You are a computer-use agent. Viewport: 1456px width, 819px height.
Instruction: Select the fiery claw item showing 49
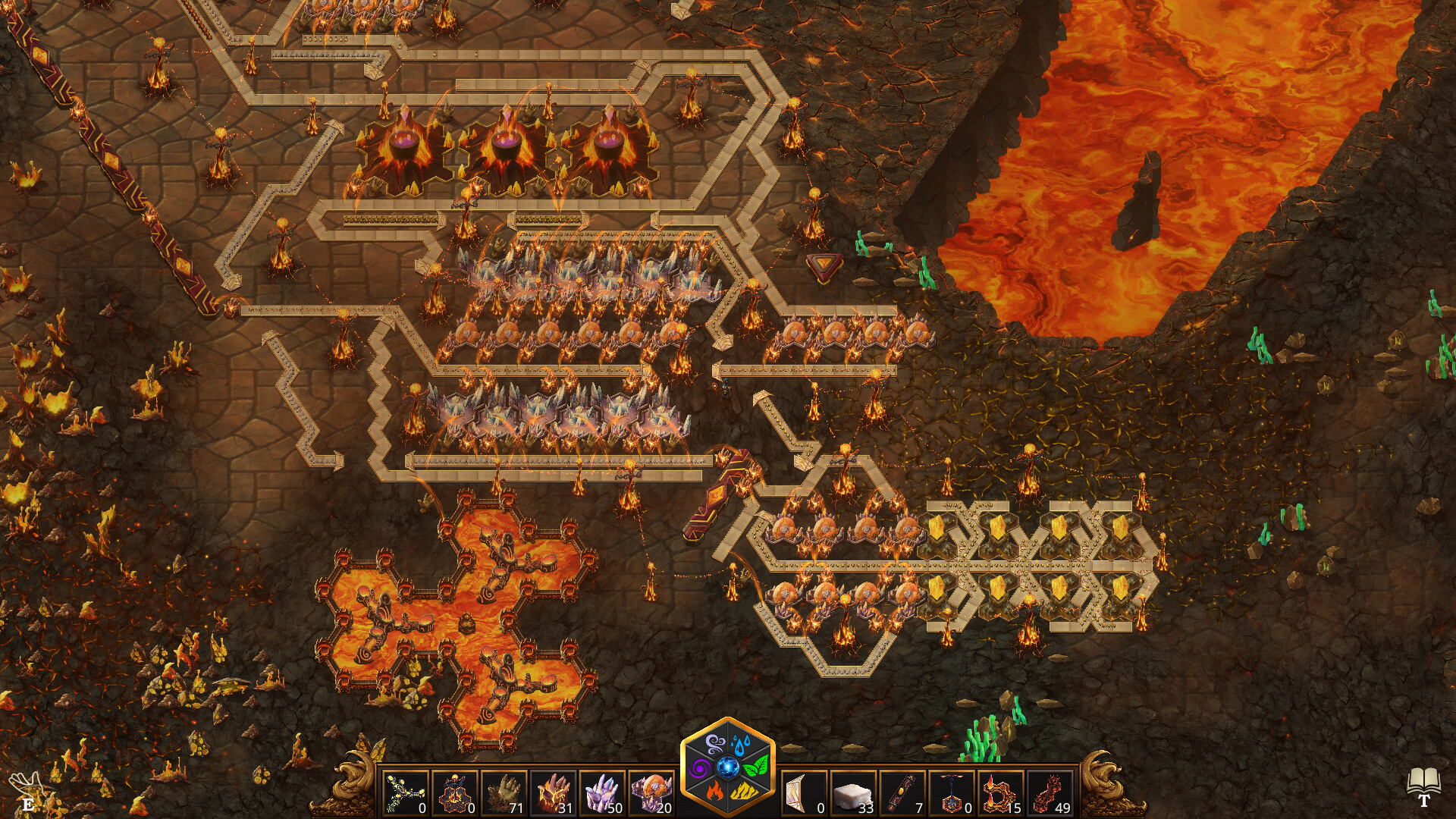(1051, 791)
